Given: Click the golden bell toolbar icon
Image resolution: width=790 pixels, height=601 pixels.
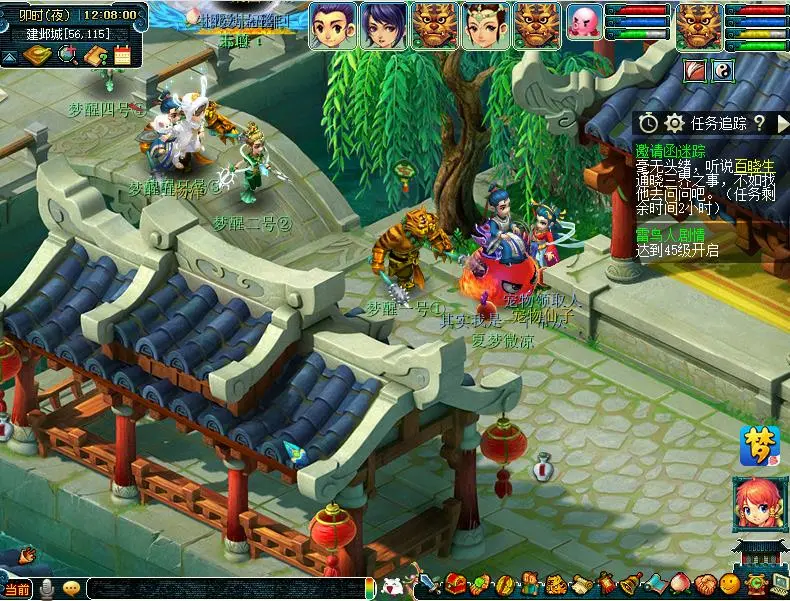Looking at the screenshot, I should pyautogui.click(x=630, y=584).
